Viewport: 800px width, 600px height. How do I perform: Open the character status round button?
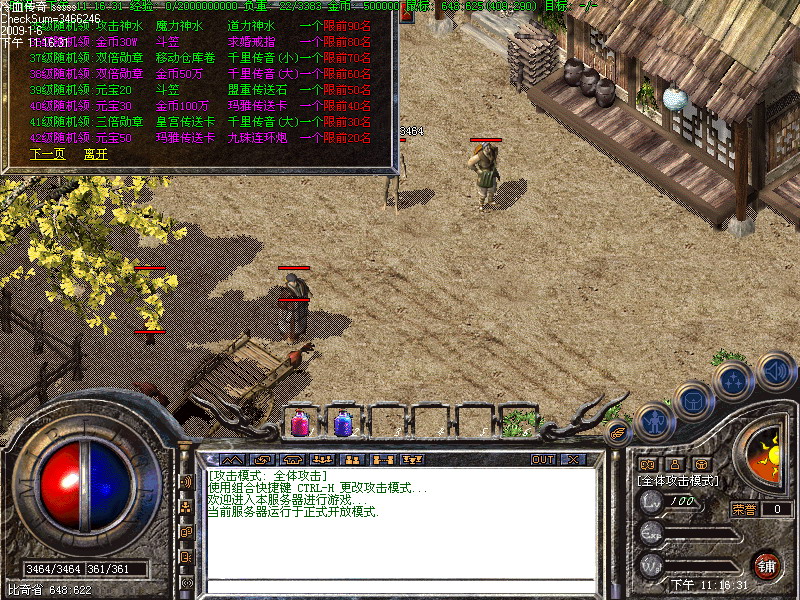pos(654,423)
